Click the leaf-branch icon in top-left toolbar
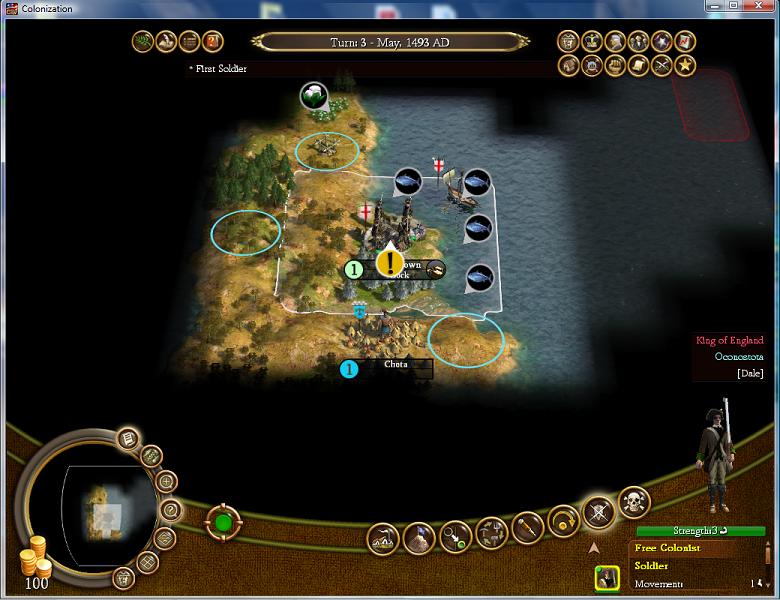The height and width of the screenshot is (600, 780). pos(144,42)
